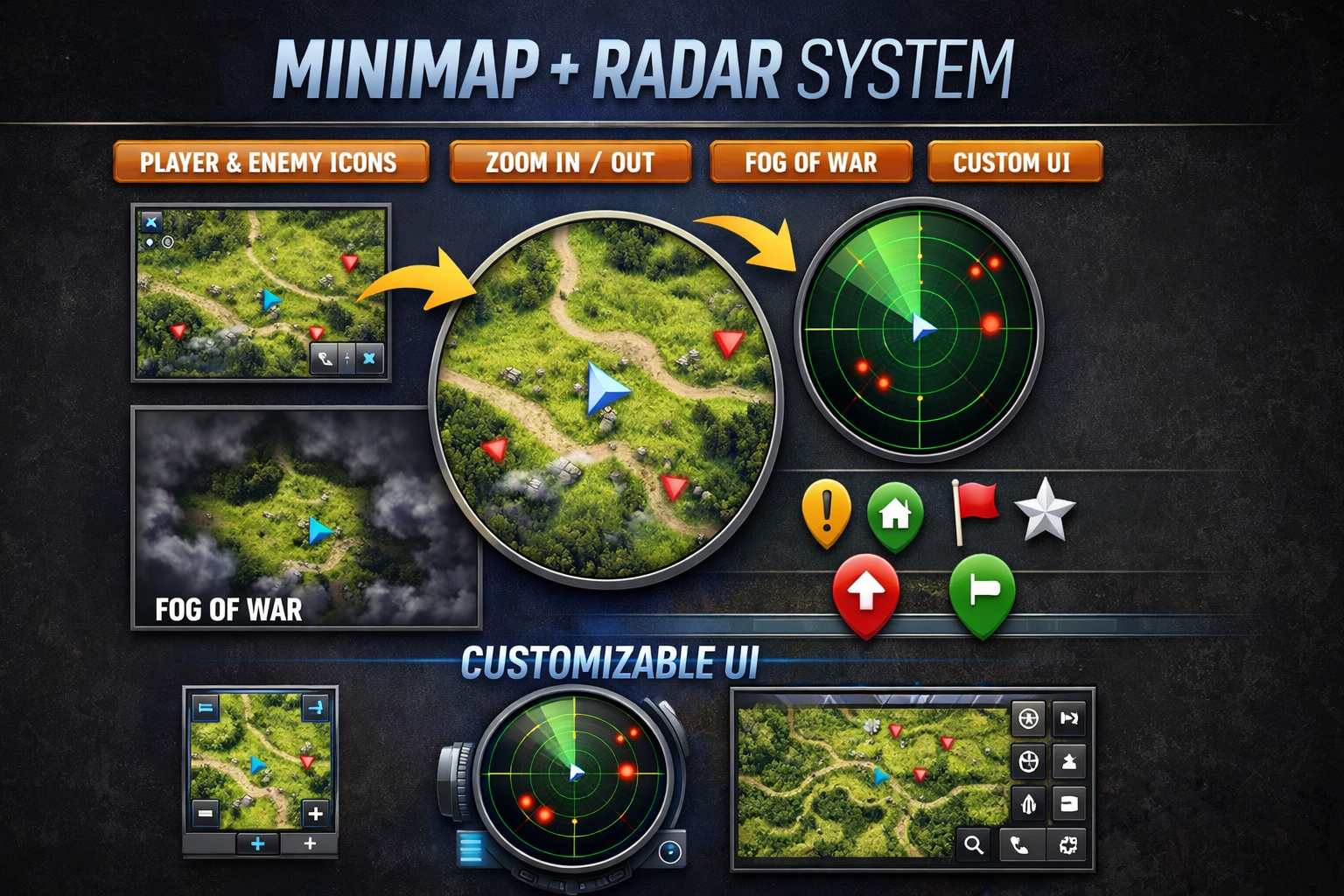The height and width of the screenshot is (896, 1344).
Task: Select the chess-knight icon on the right button column
Action: (x=1068, y=760)
